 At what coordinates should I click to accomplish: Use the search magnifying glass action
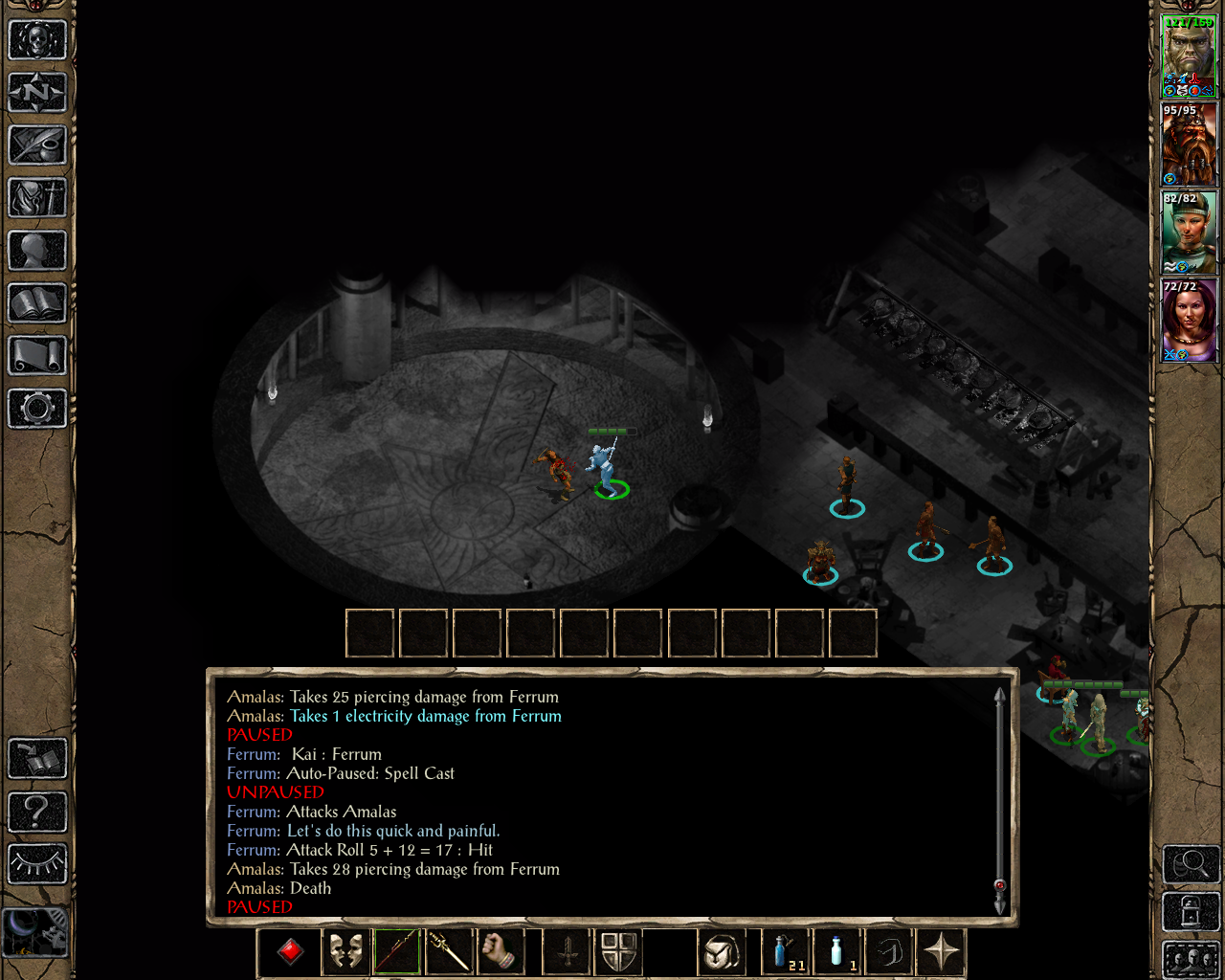(x=1191, y=864)
